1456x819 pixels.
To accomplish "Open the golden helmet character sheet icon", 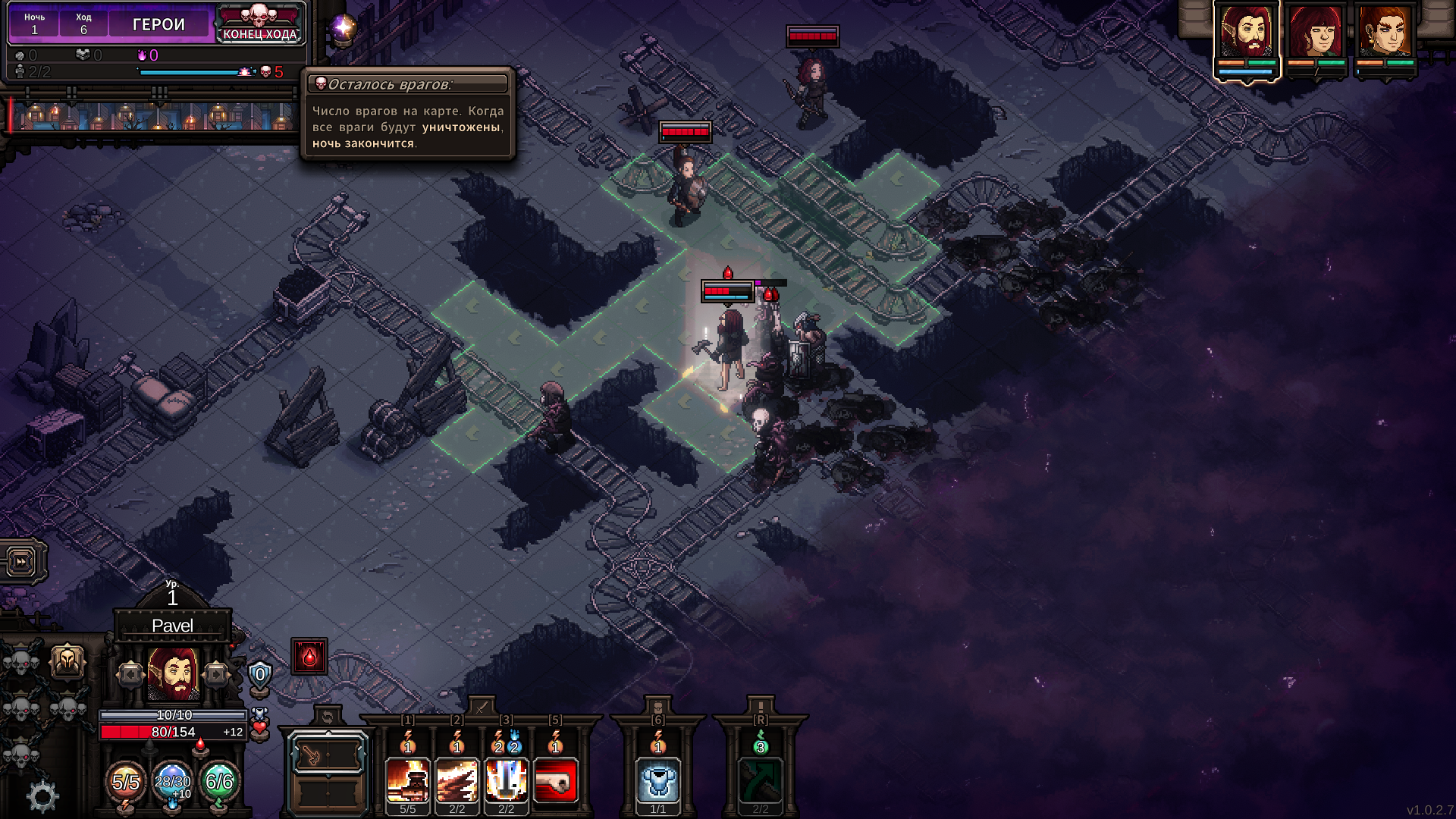I will pos(67,661).
